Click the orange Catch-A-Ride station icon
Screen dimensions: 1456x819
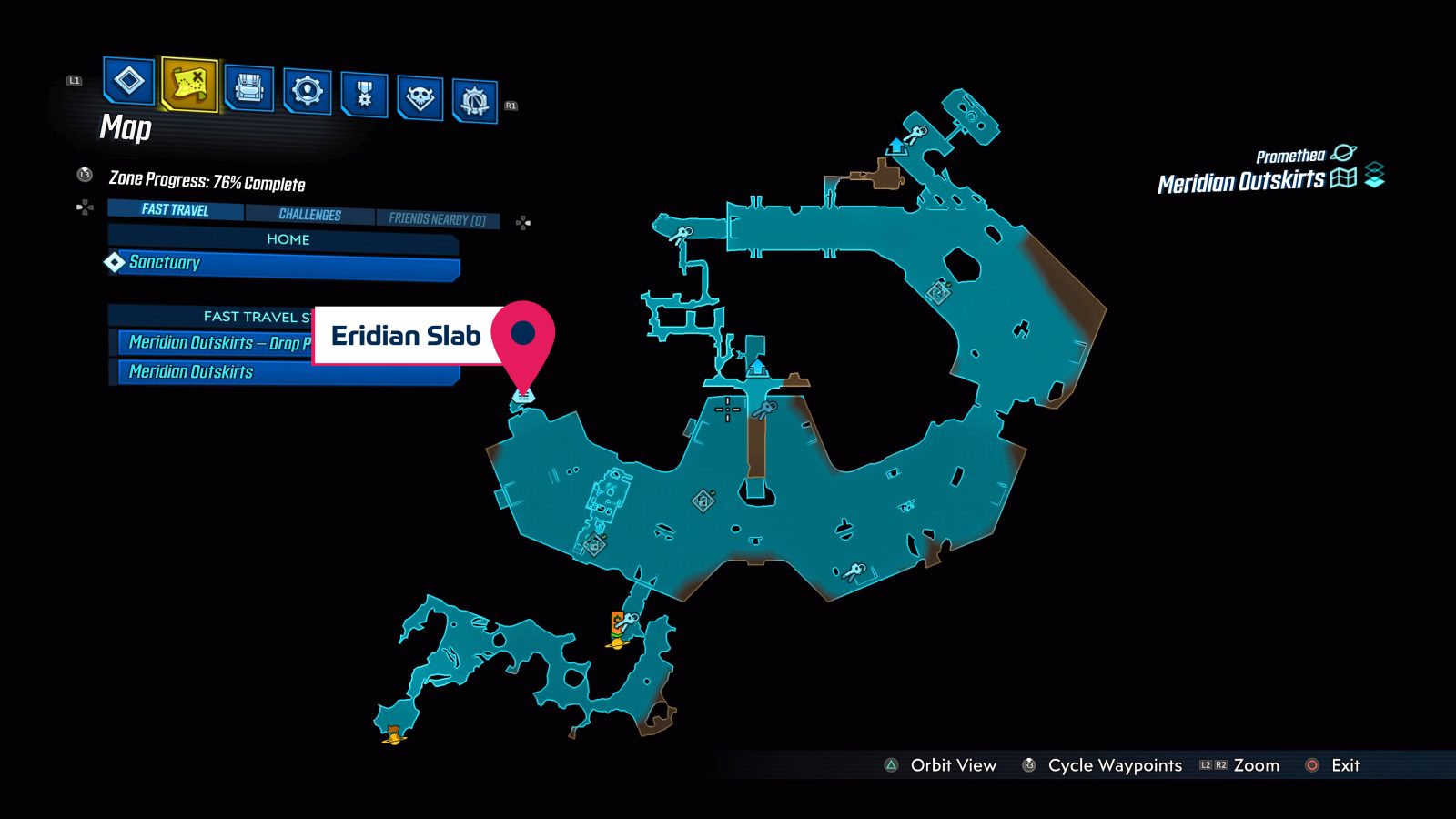tap(618, 622)
